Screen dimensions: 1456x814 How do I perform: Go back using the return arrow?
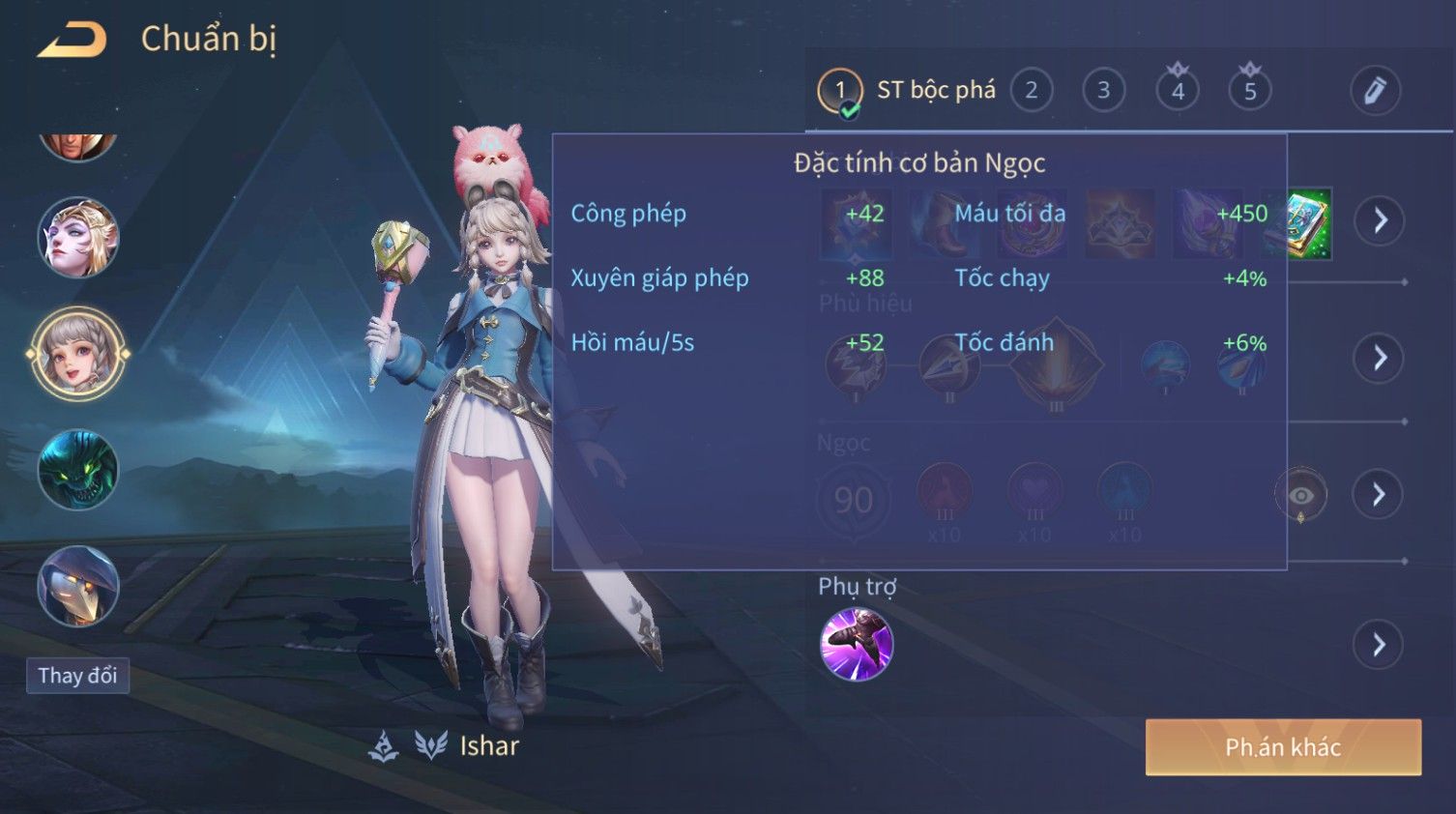pyautogui.click(x=73, y=40)
